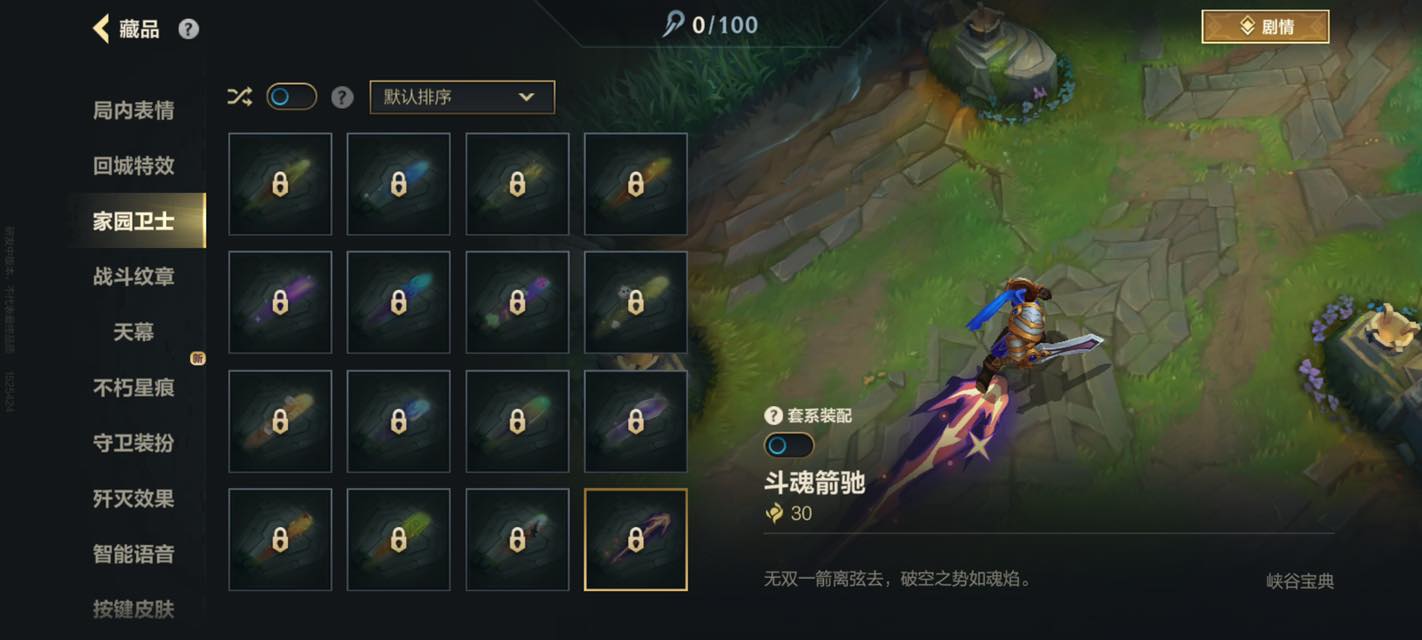Switch to the 天幕 tab
Screen dimensions: 1422x640
coord(134,331)
